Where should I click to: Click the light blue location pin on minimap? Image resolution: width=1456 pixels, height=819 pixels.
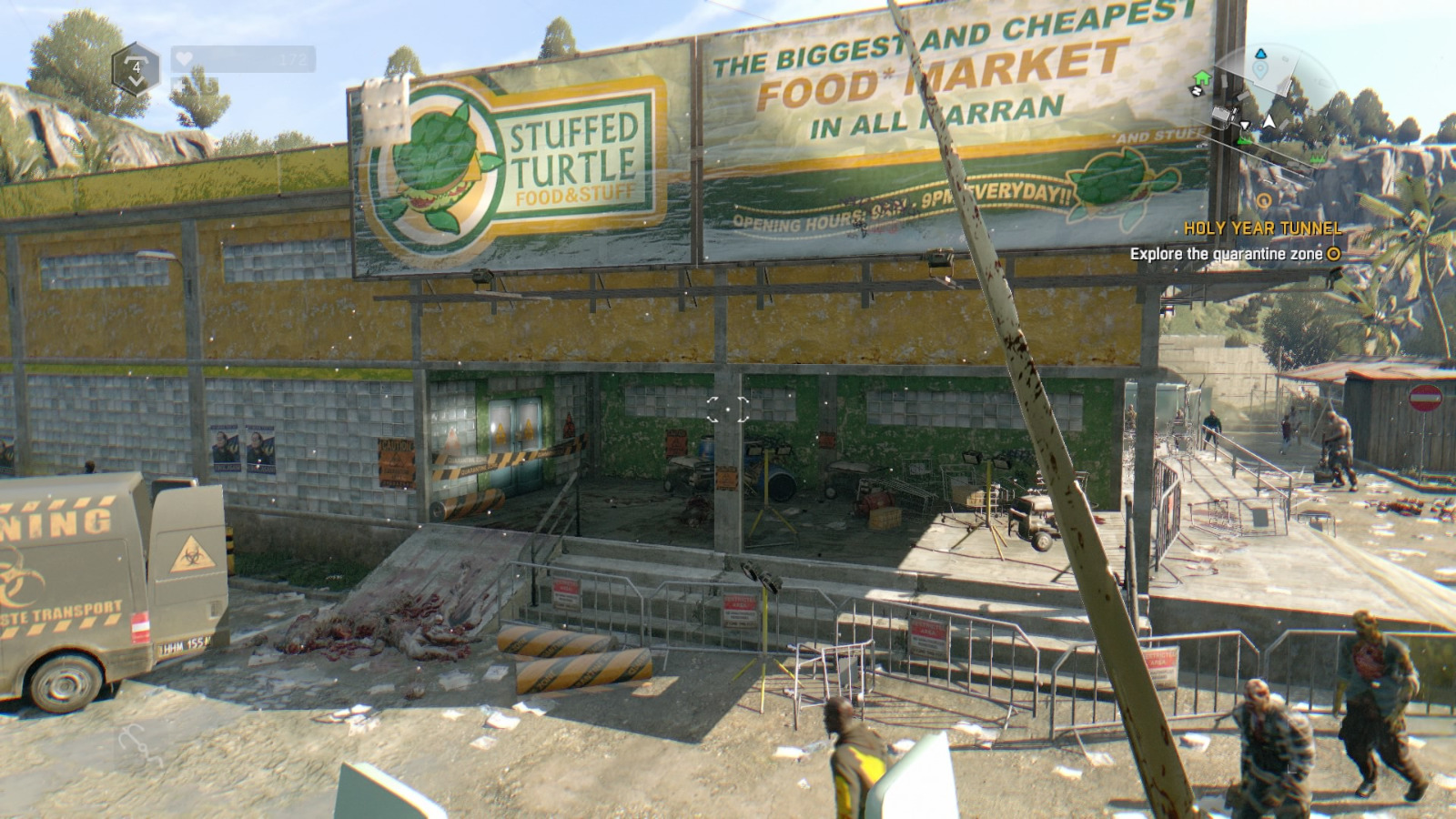point(1260,68)
